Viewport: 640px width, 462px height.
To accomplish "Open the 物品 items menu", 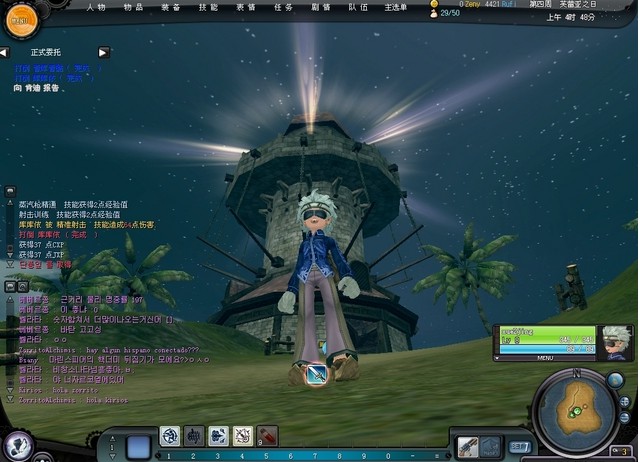I will click(x=133, y=6).
